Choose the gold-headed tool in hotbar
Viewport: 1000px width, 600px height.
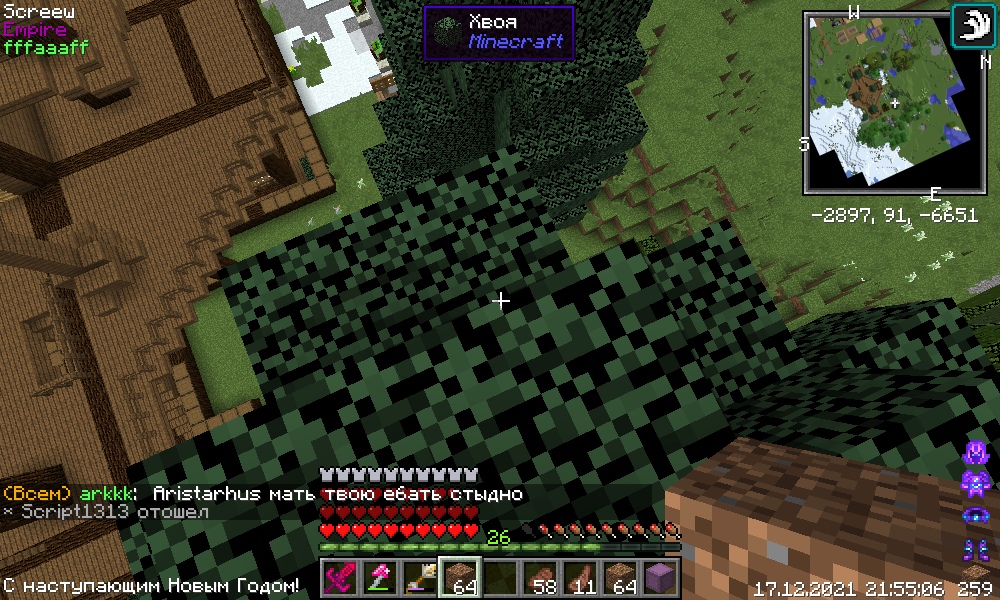tap(420, 578)
